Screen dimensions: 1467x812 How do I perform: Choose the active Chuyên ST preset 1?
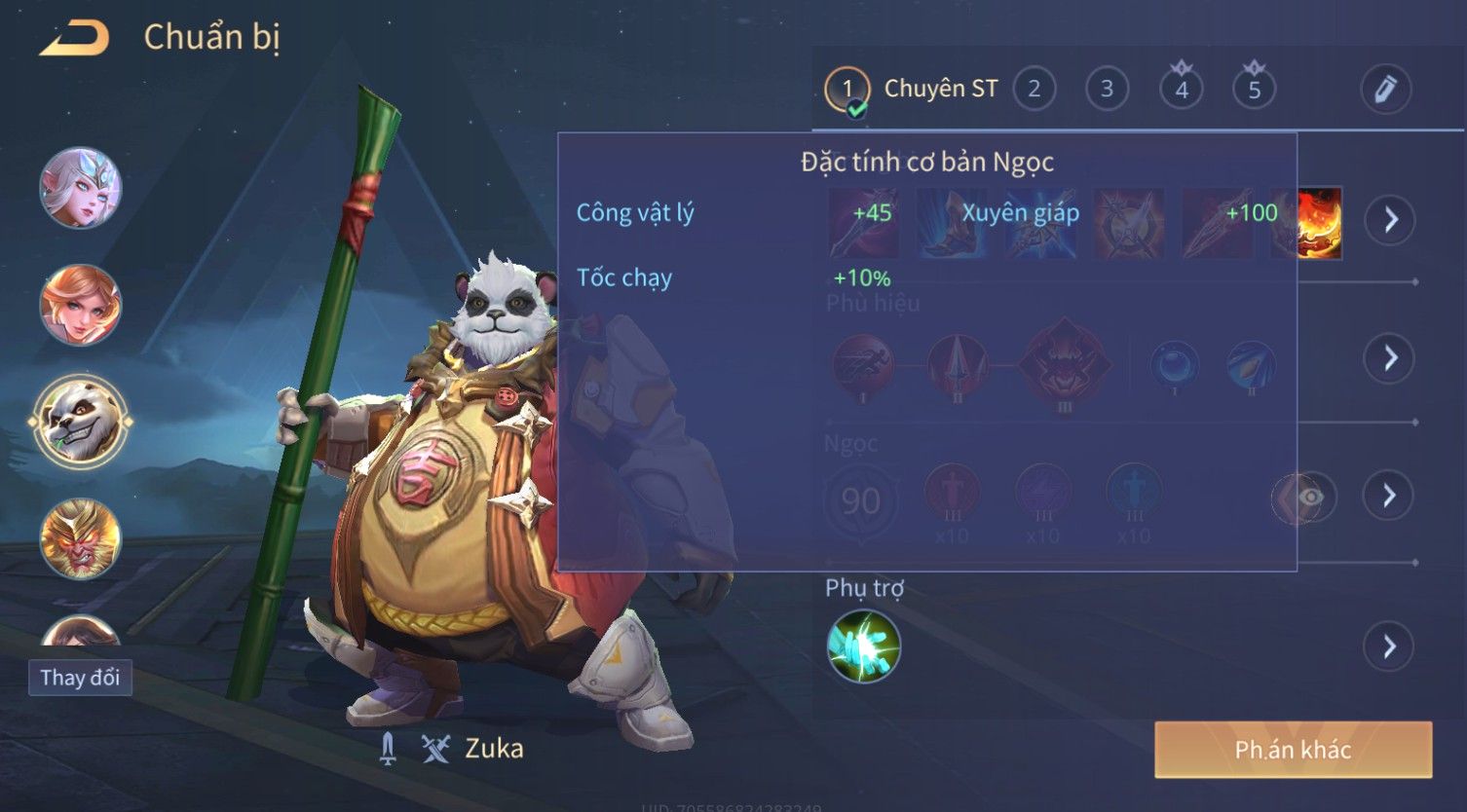click(847, 90)
